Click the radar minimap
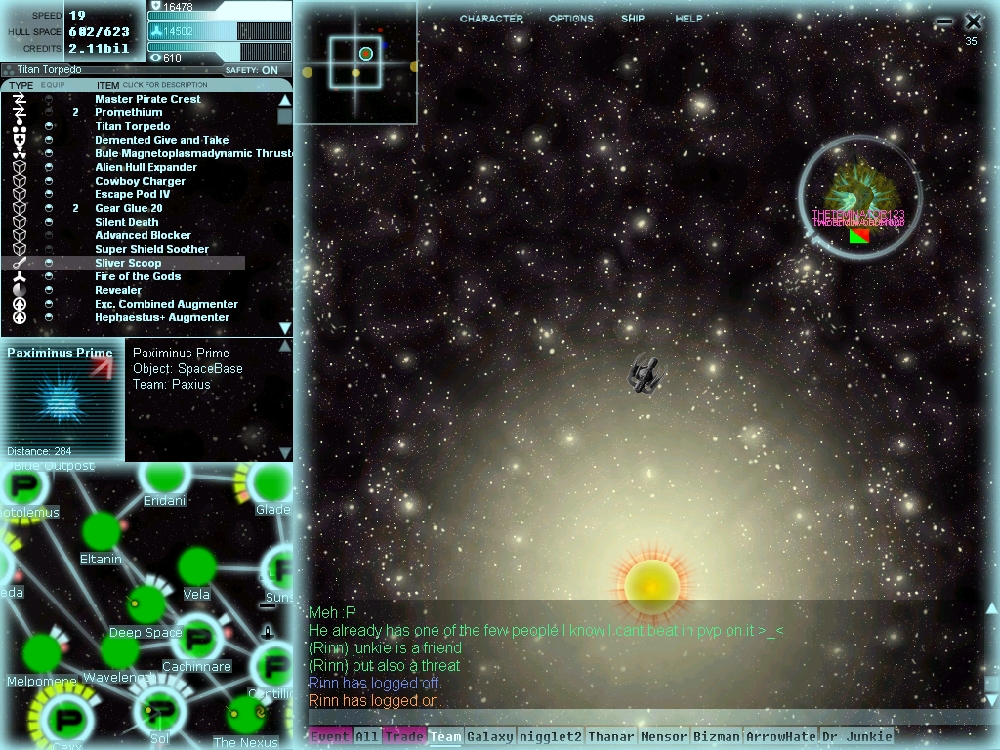Viewport: 1000px width, 750px height. click(x=356, y=62)
